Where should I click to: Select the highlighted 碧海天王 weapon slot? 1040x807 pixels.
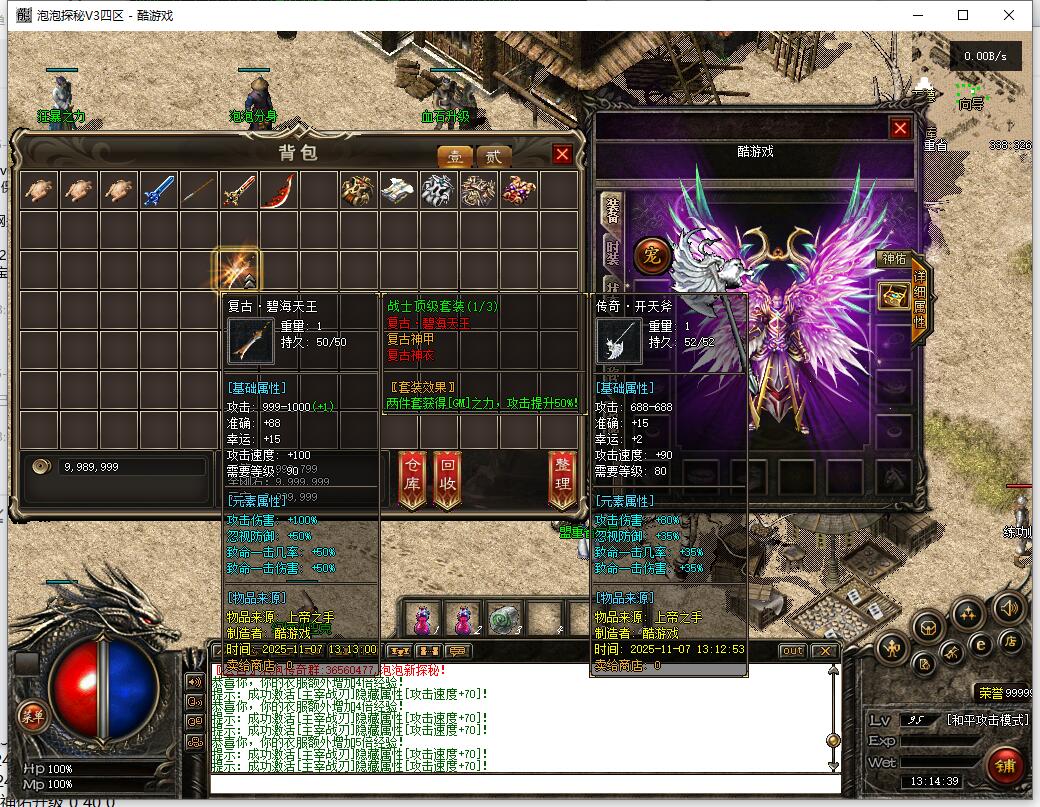click(239, 269)
